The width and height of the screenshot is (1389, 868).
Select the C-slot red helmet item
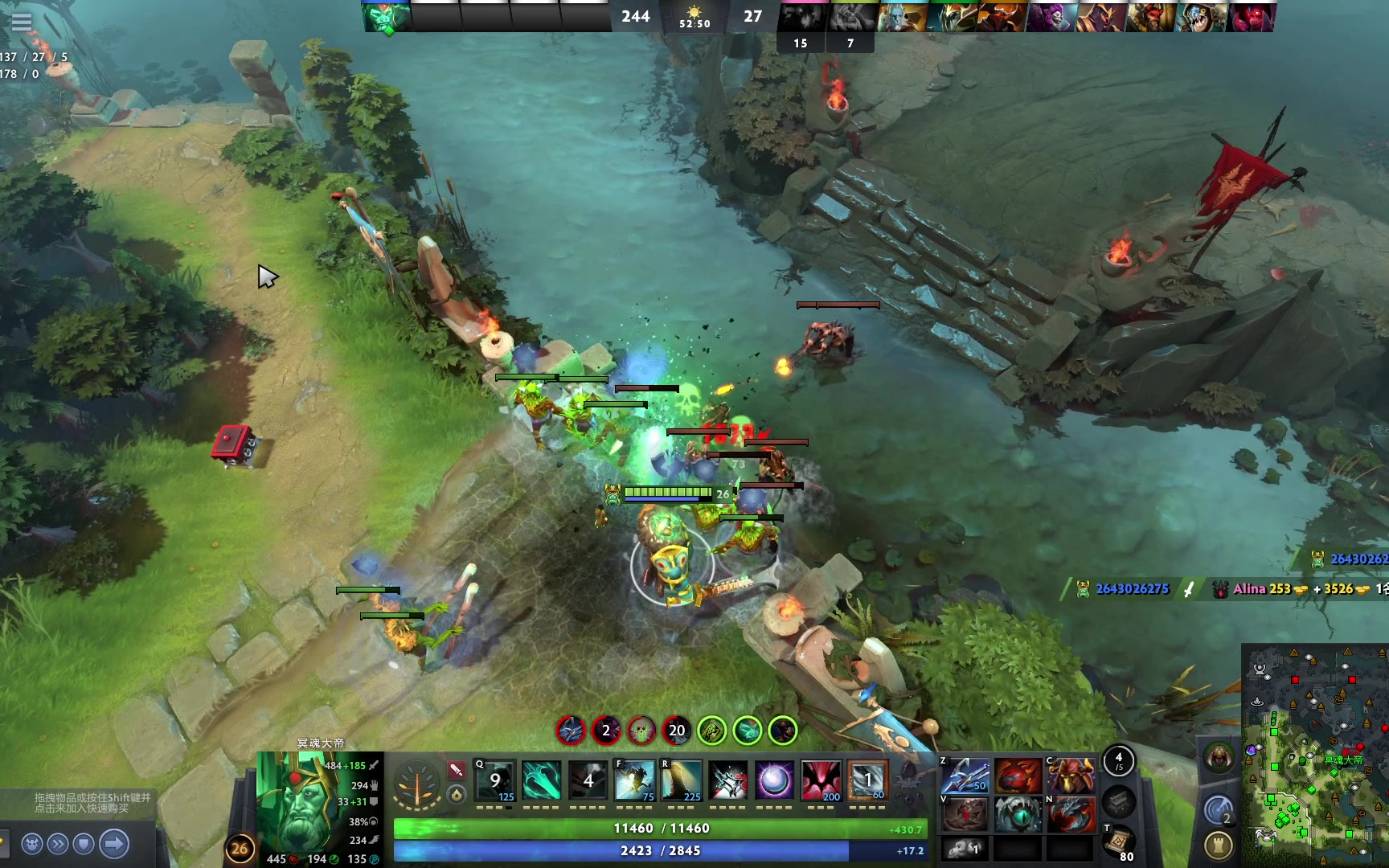click(x=1071, y=776)
